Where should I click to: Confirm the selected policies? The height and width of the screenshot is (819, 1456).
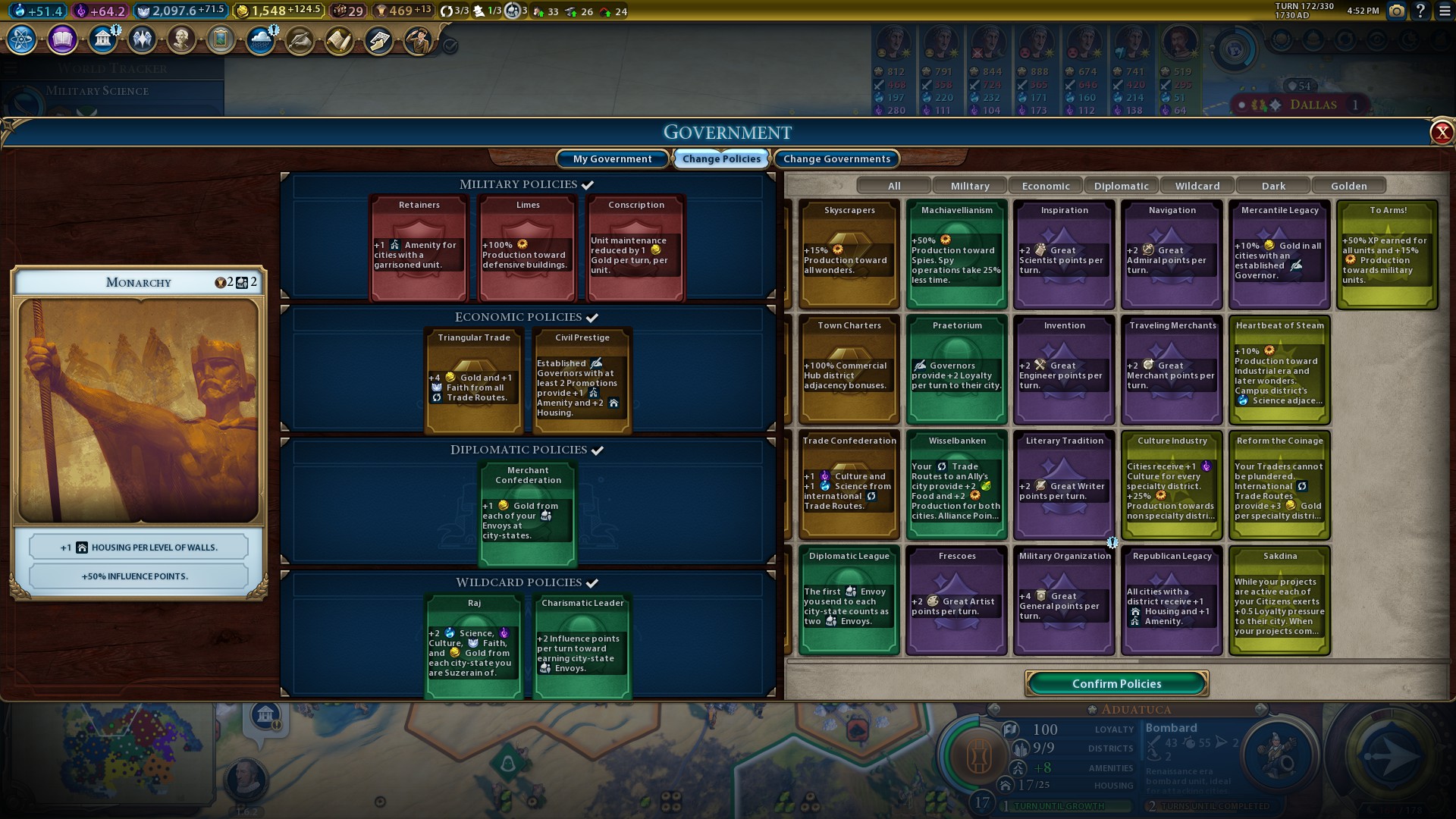[1116, 683]
